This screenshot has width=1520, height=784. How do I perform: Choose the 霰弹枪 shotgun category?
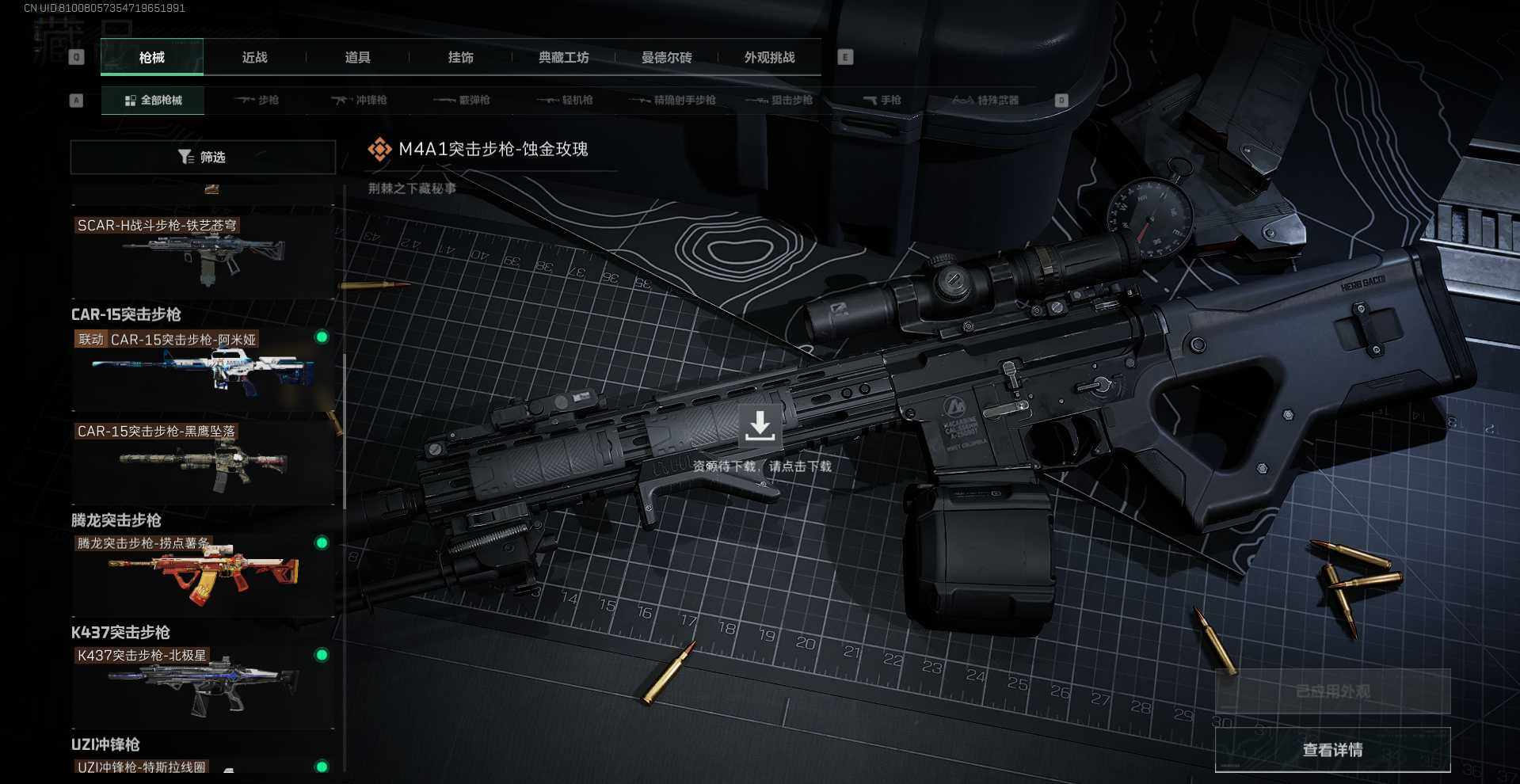point(463,101)
